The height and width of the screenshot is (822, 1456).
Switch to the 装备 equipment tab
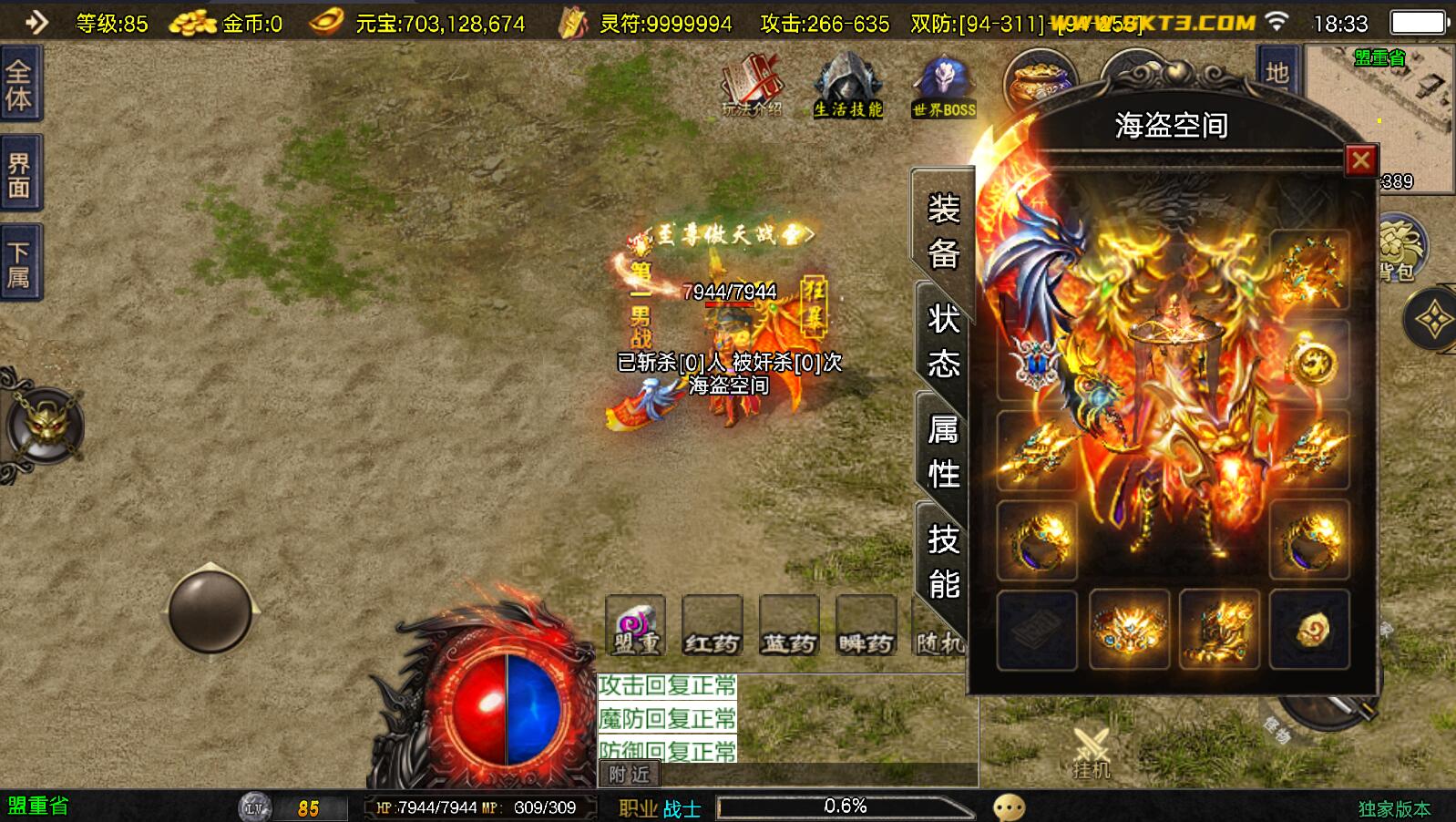[x=943, y=231]
